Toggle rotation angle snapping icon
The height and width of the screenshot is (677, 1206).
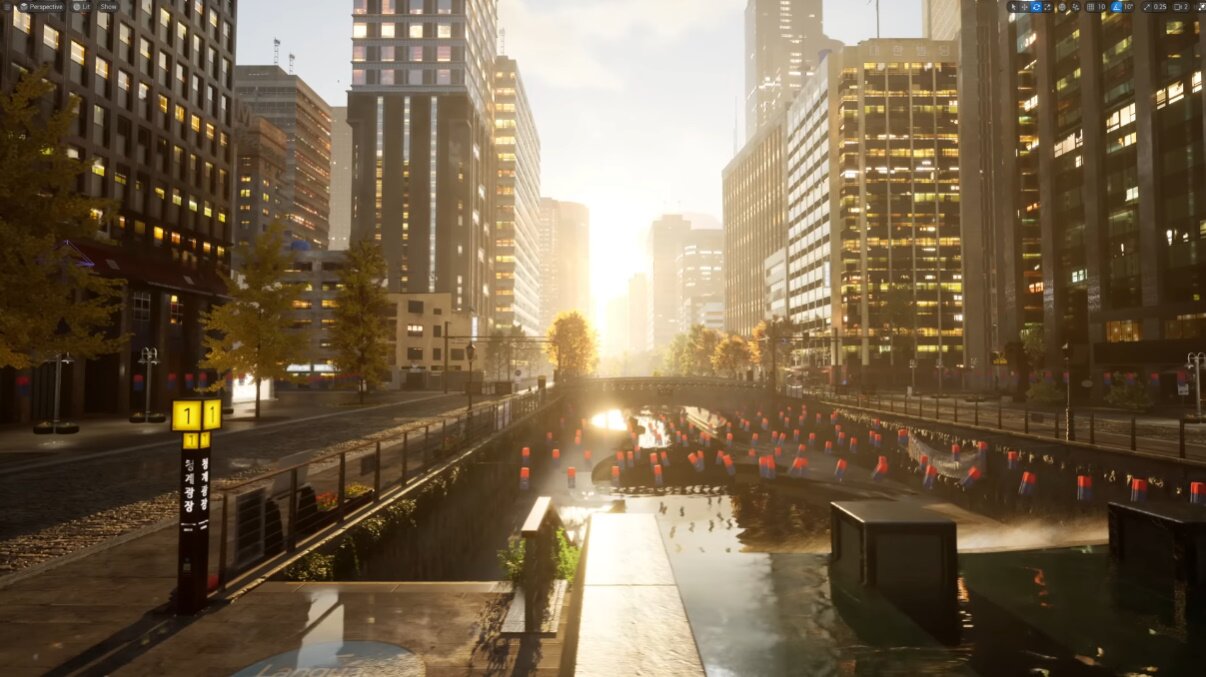tap(1117, 6)
